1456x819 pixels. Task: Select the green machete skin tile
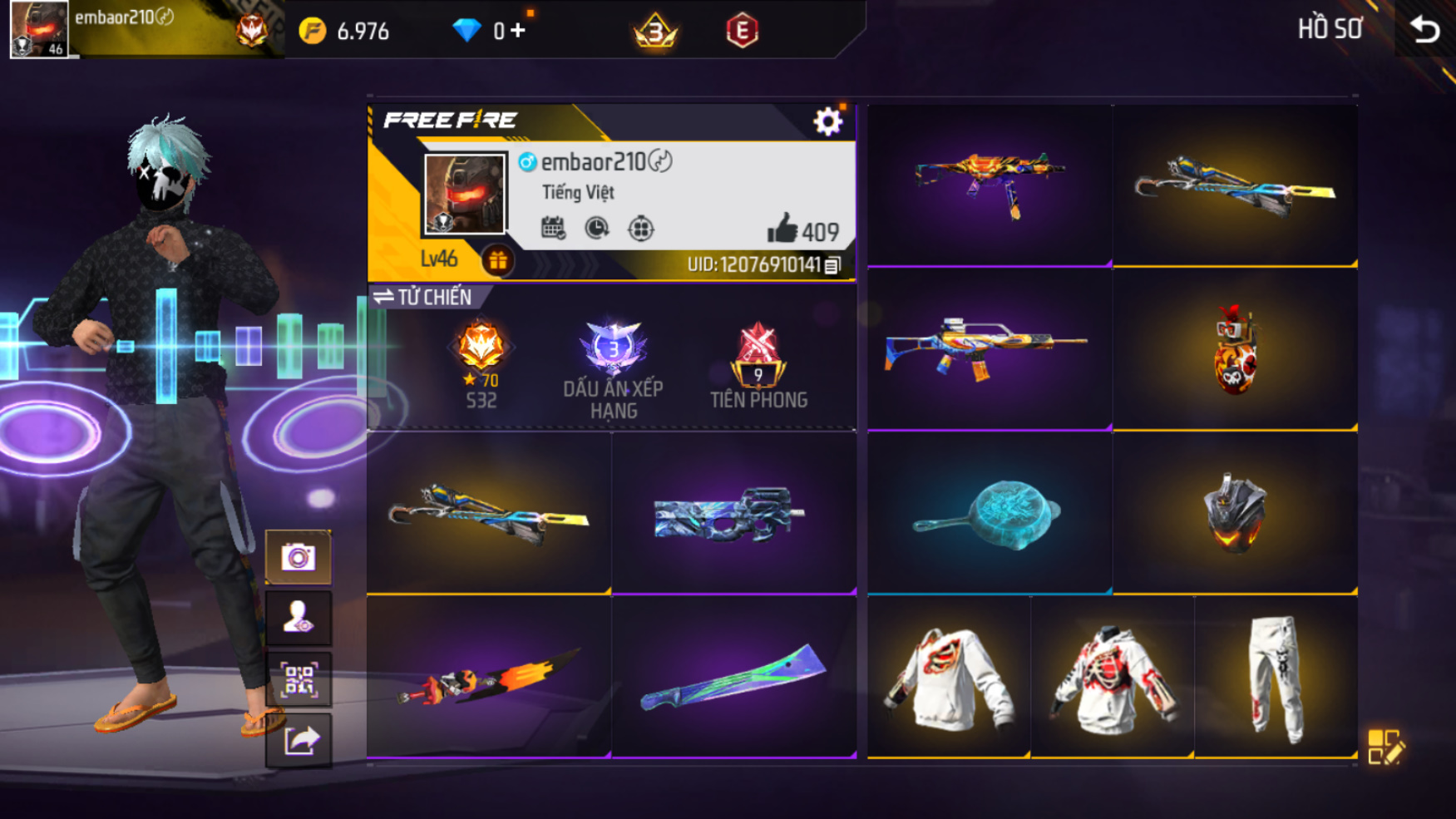(733, 678)
